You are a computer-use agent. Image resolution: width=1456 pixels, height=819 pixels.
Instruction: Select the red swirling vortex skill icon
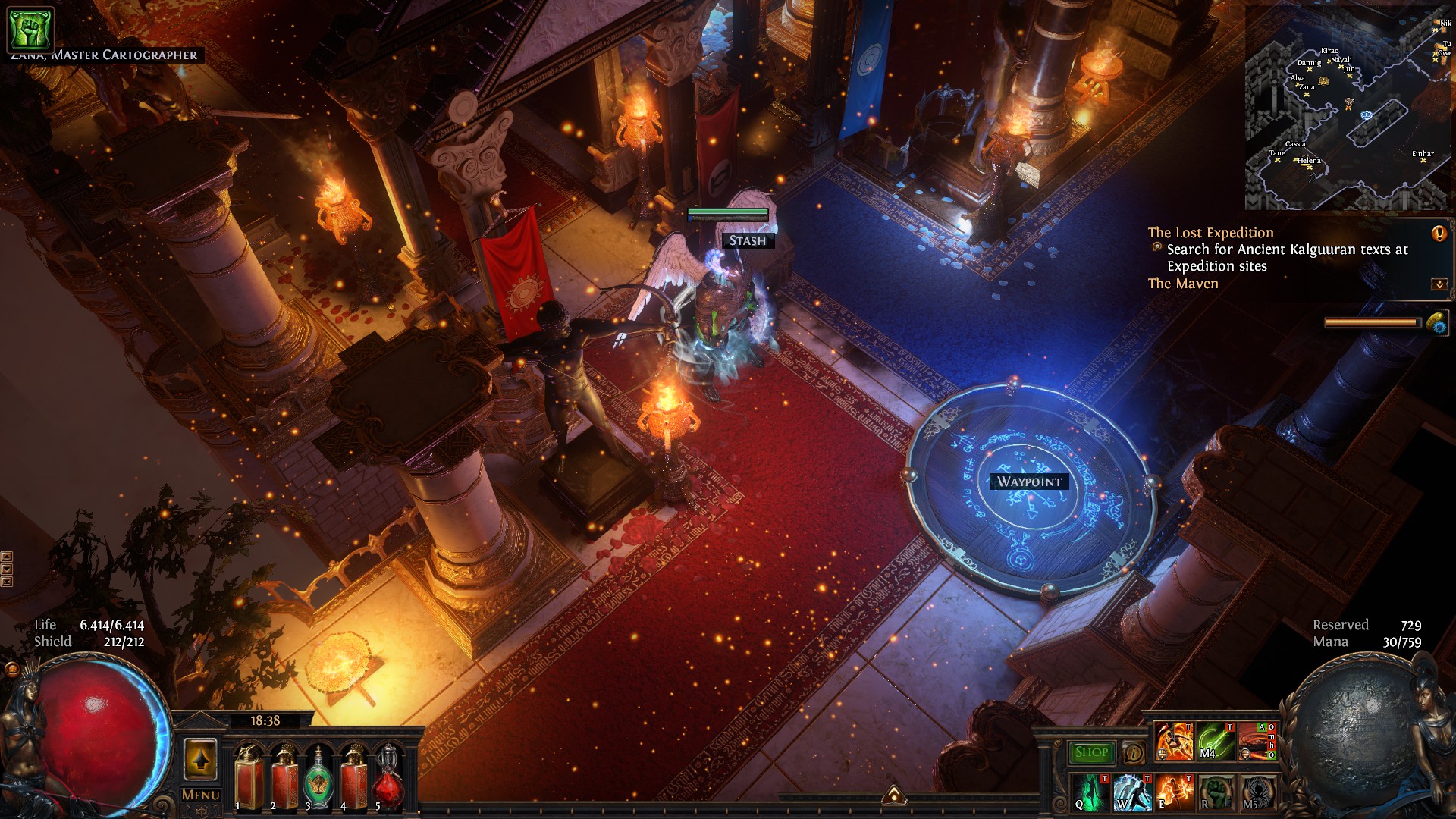(x=1254, y=742)
